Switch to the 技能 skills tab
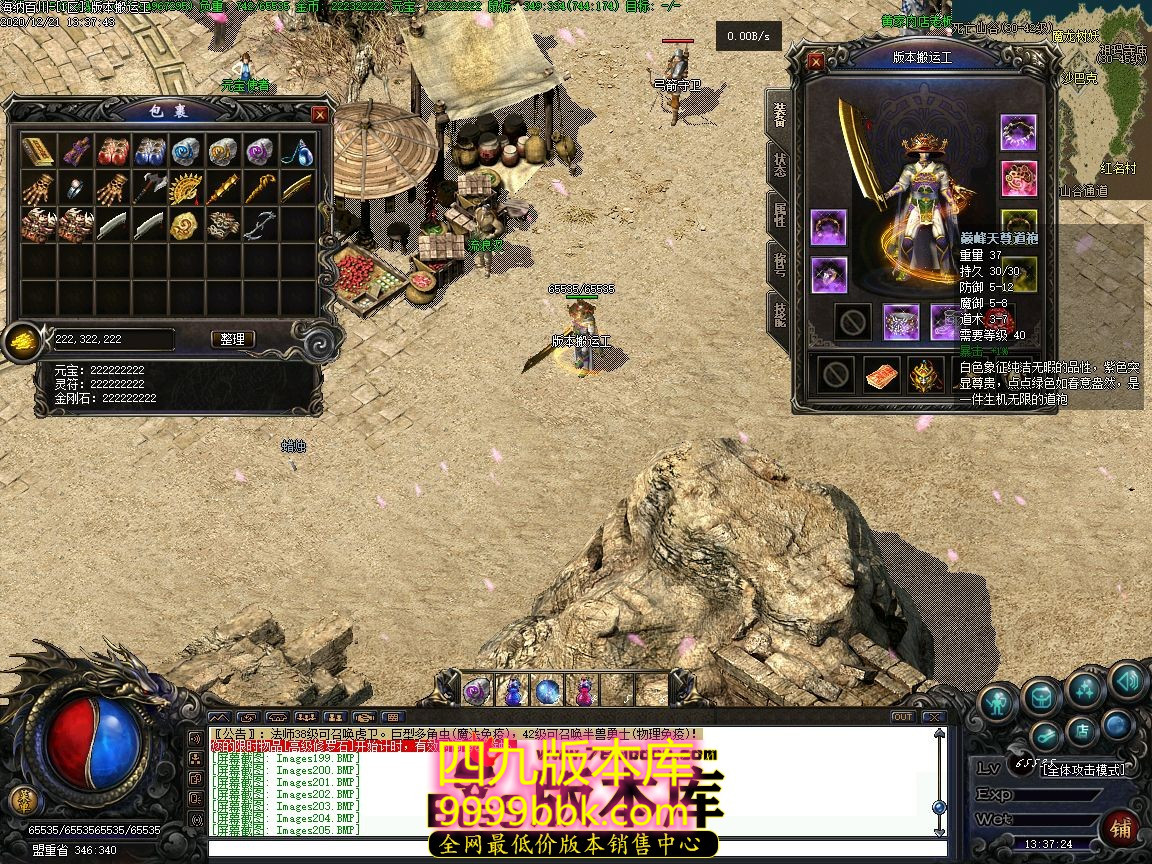This screenshot has width=1152, height=864. tap(779, 312)
